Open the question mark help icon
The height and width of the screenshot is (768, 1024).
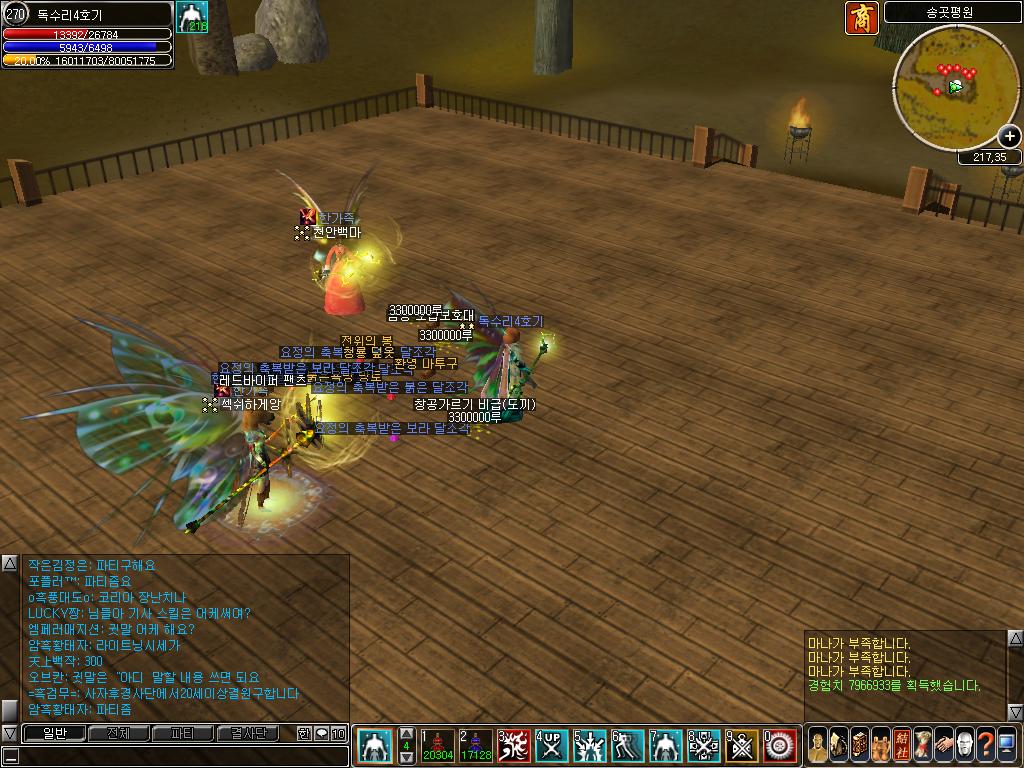pos(985,745)
